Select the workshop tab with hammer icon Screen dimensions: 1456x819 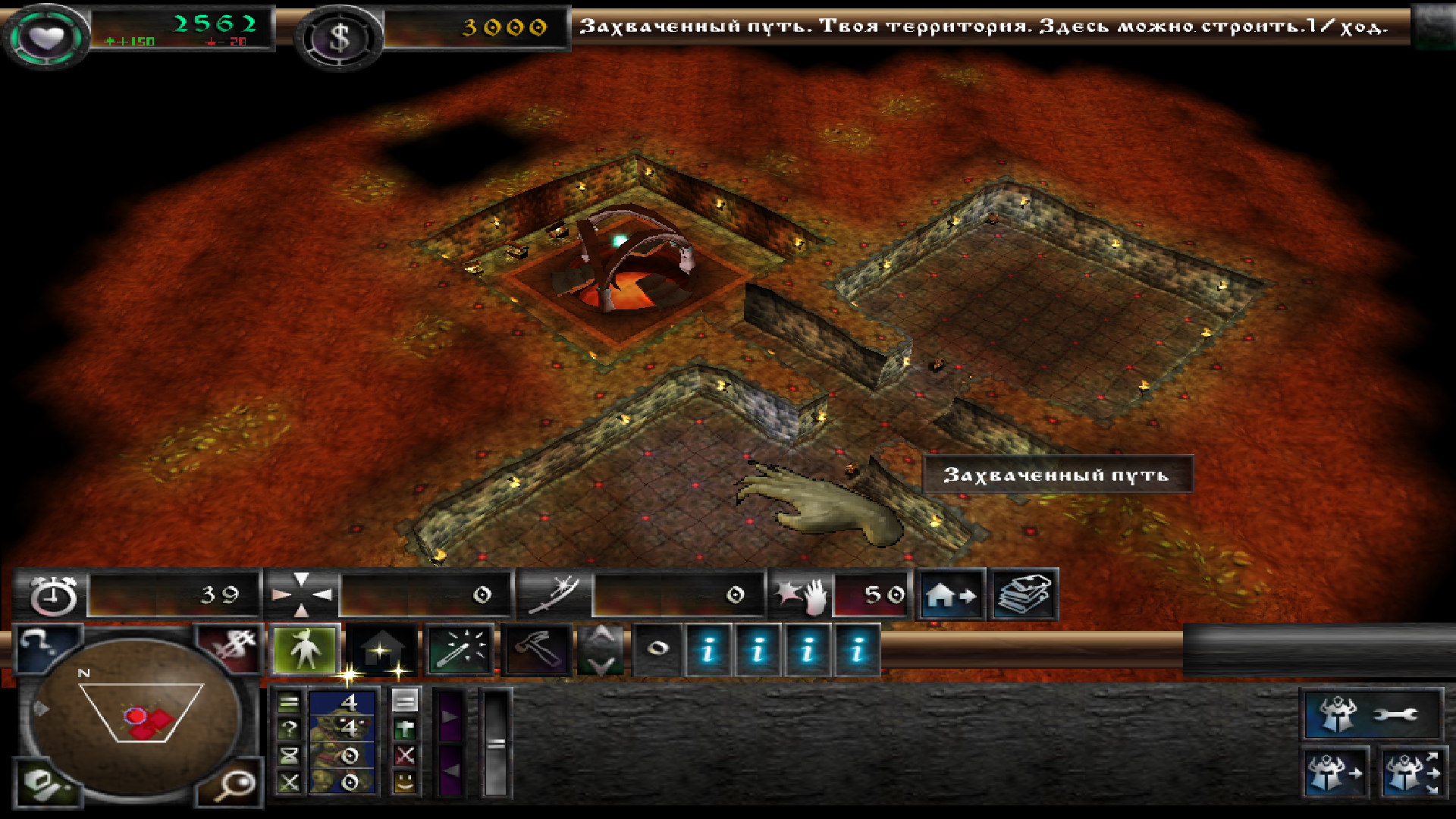[x=536, y=650]
